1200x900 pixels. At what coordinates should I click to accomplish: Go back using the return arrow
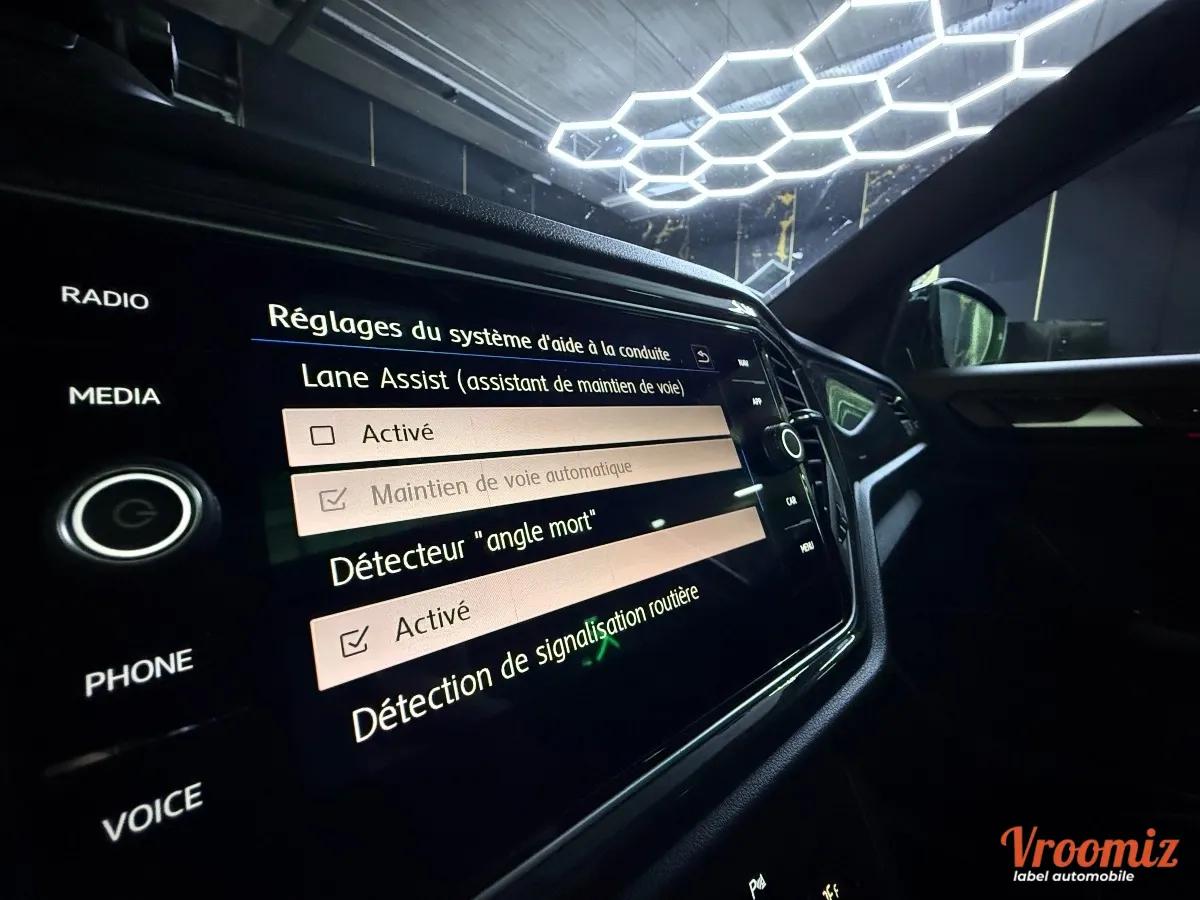point(703,356)
